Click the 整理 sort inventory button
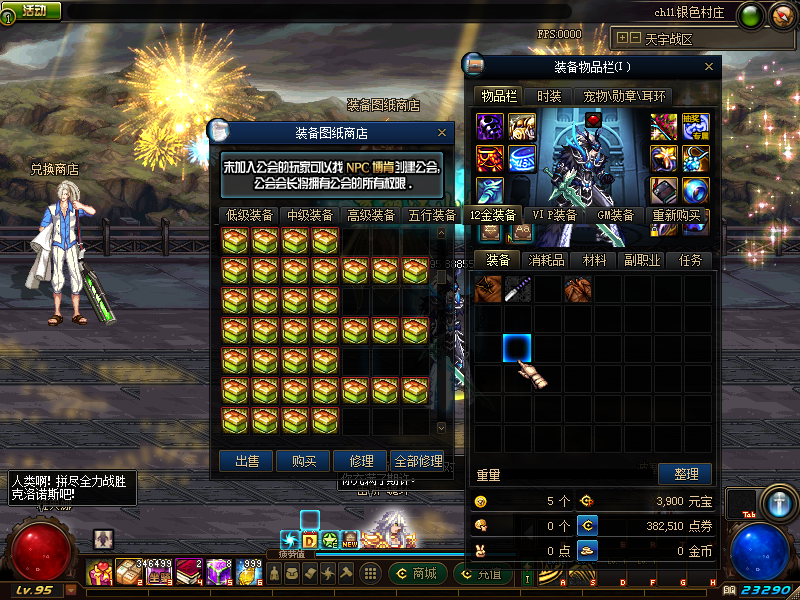 (686, 474)
